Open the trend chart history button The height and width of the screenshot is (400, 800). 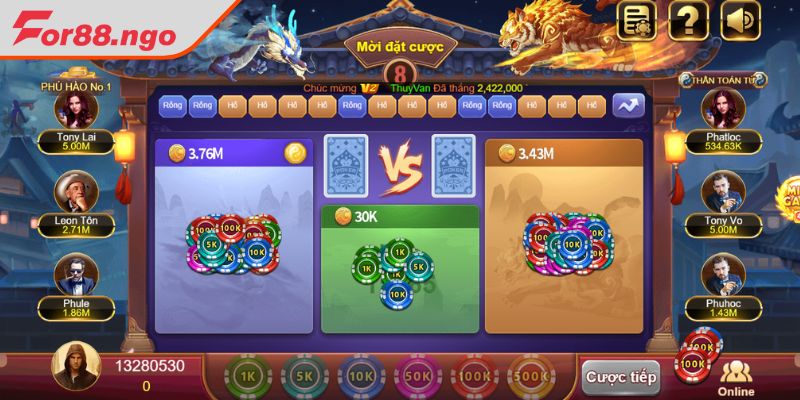click(629, 104)
